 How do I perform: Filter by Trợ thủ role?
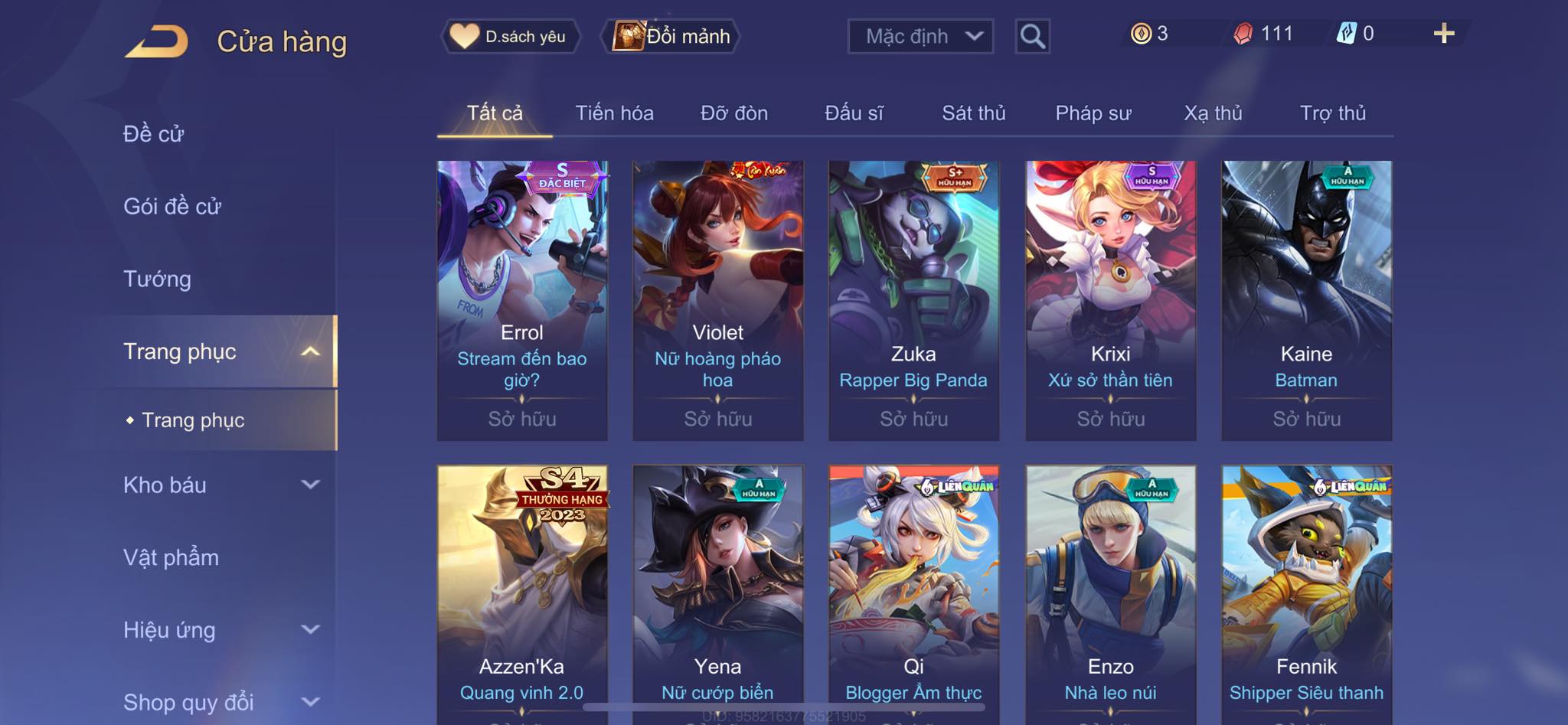pos(1332,113)
